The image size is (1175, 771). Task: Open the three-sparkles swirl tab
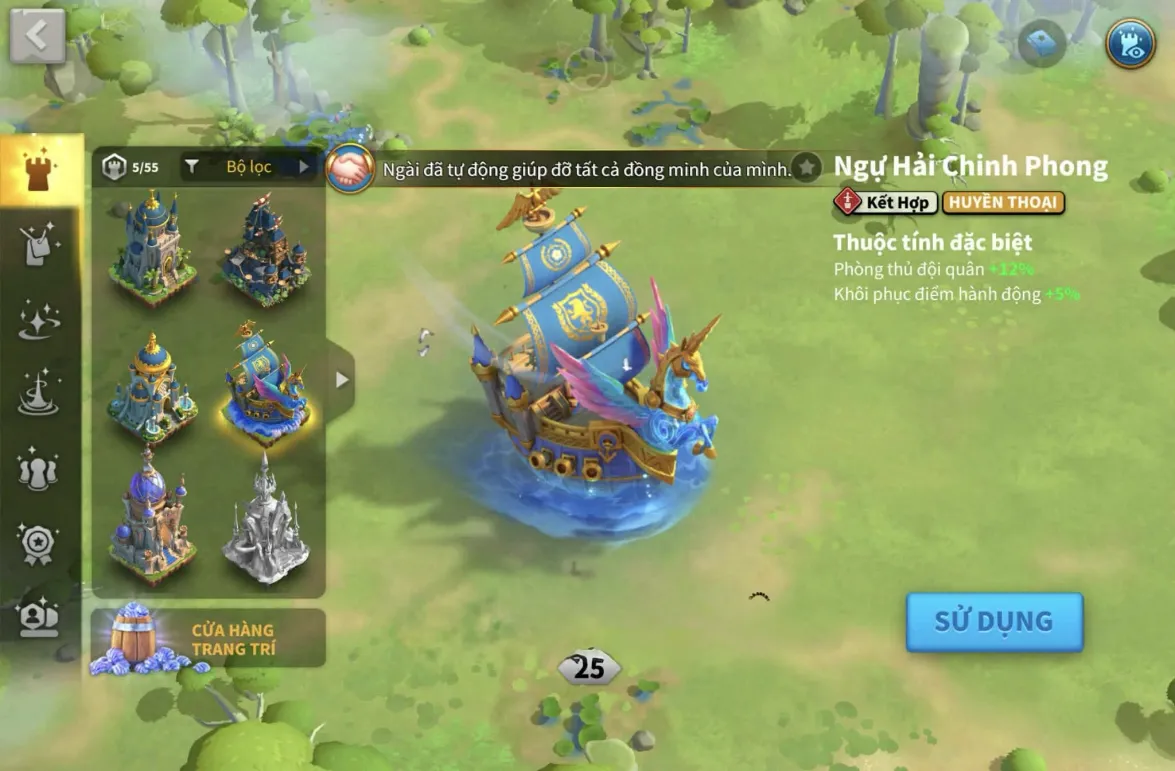(x=40, y=320)
